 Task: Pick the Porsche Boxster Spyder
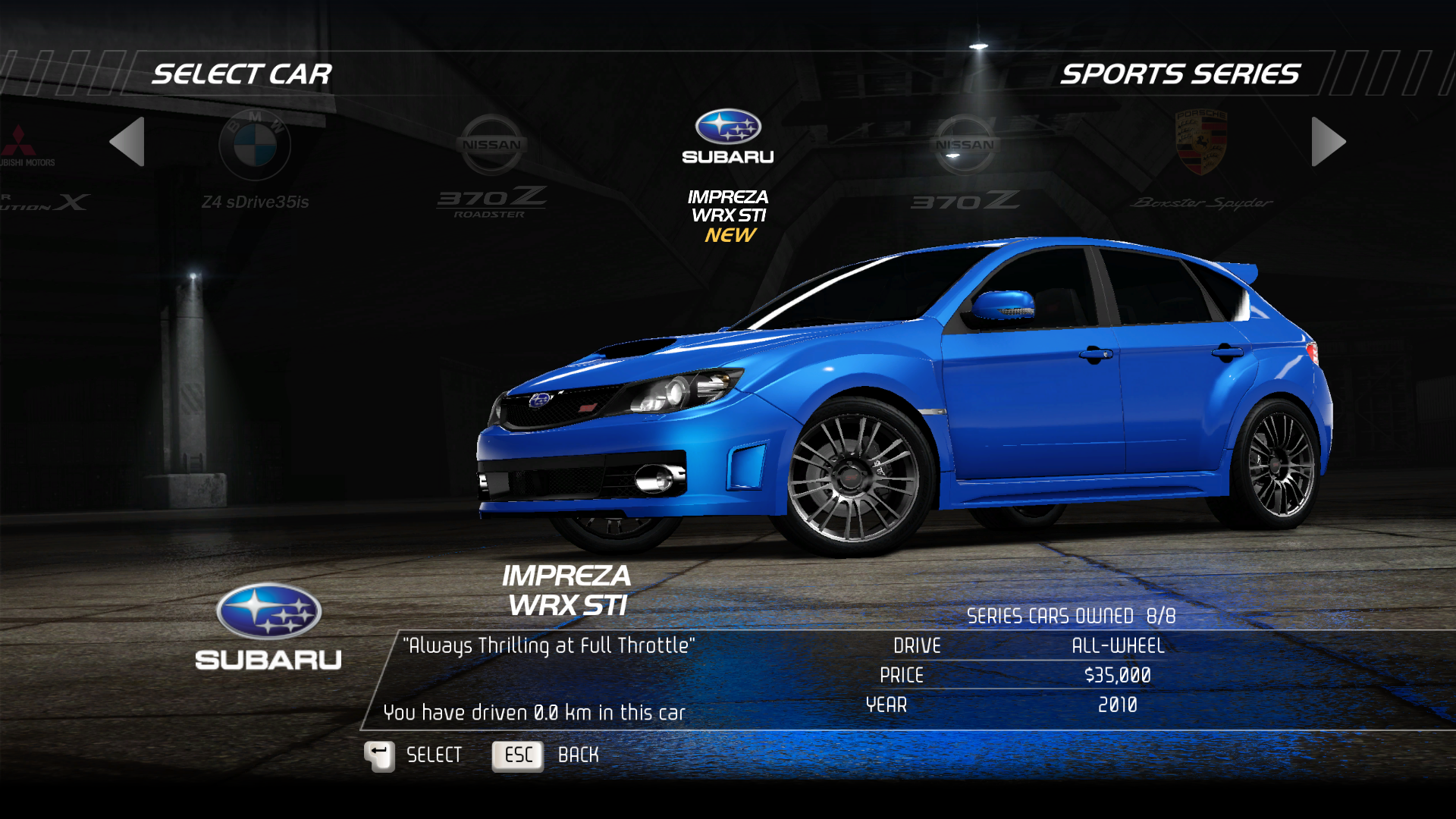pyautogui.click(x=1200, y=161)
